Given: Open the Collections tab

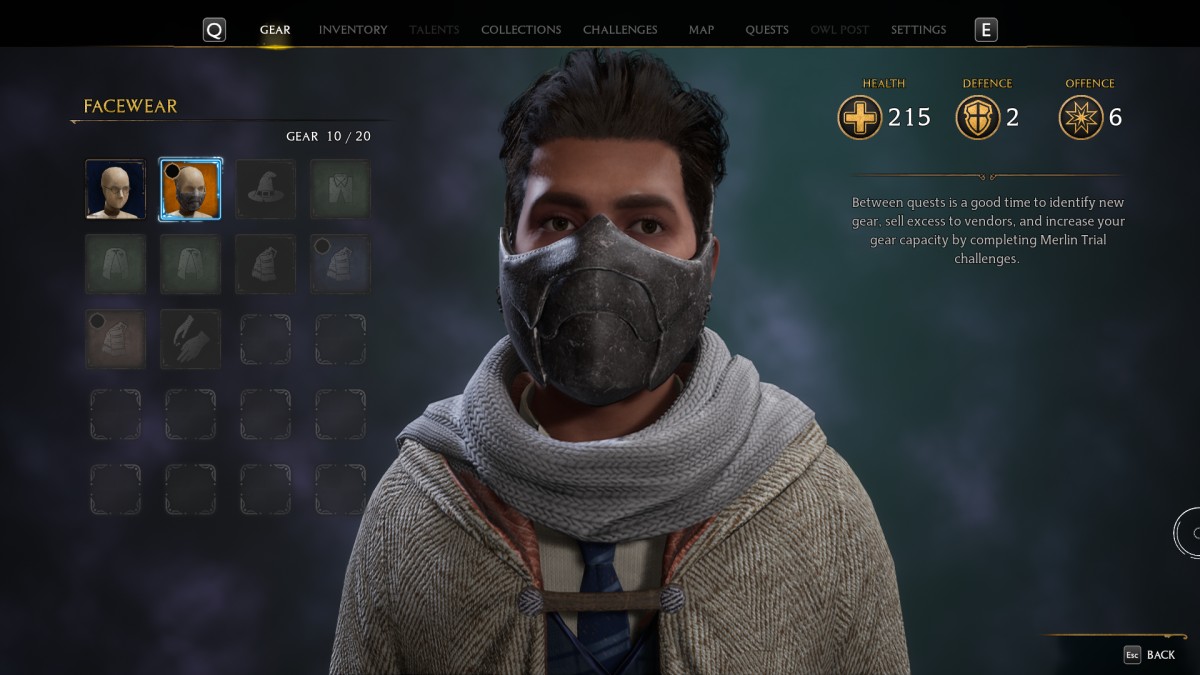Looking at the screenshot, I should [x=521, y=30].
